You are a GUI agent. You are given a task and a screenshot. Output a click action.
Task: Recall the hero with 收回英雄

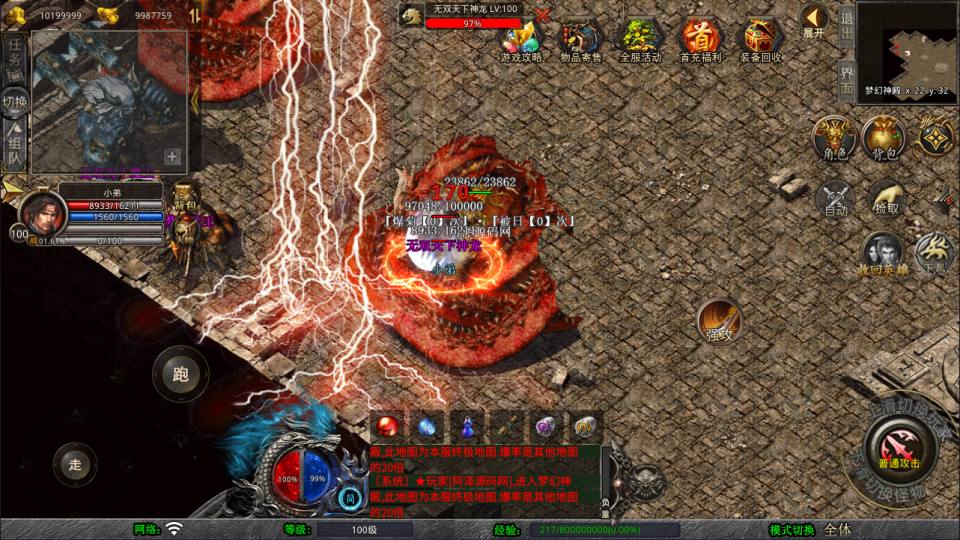point(882,253)
